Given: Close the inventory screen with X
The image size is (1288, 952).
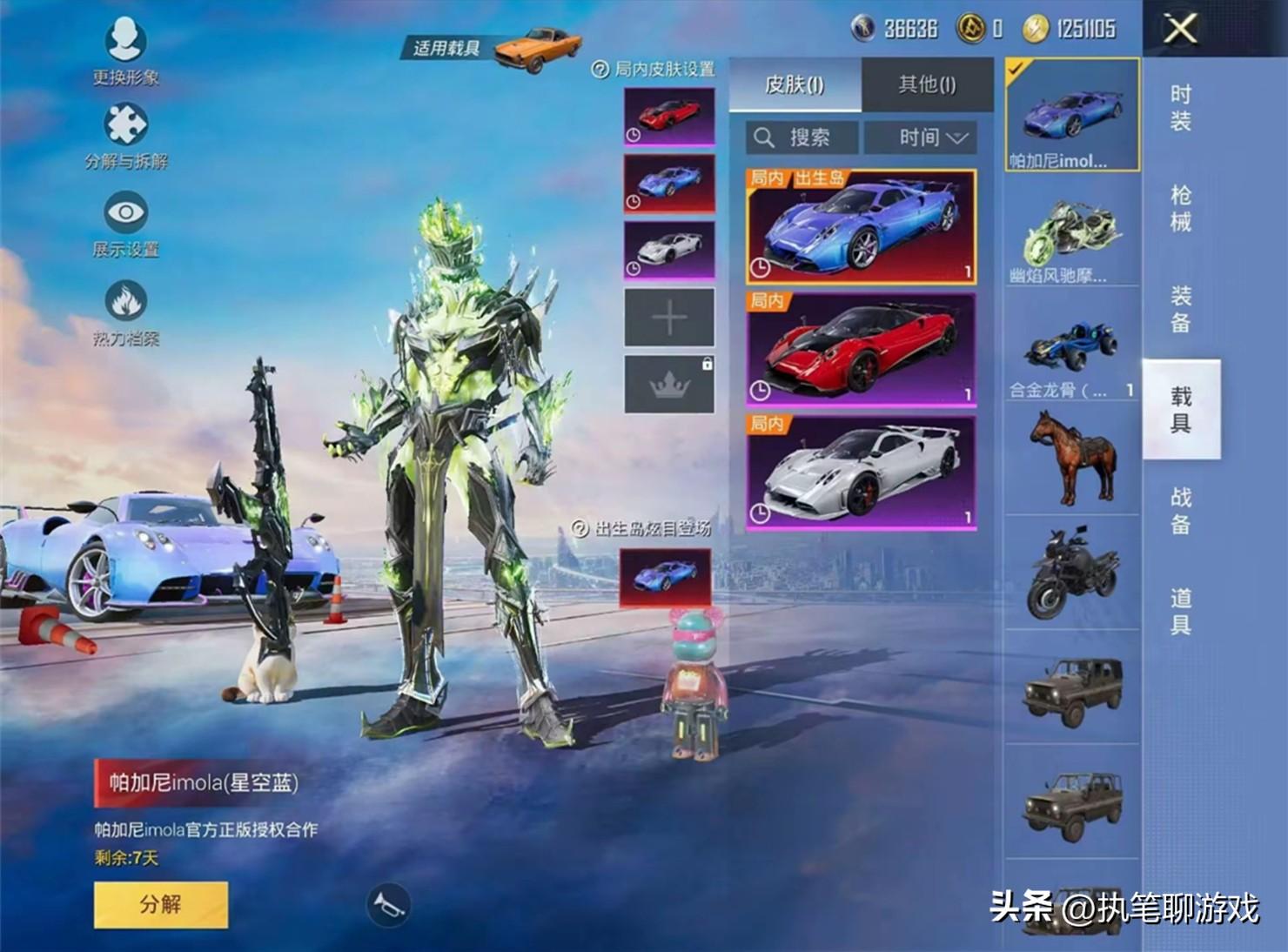Looking at the screenshot, I should [x=1180, y=29].
